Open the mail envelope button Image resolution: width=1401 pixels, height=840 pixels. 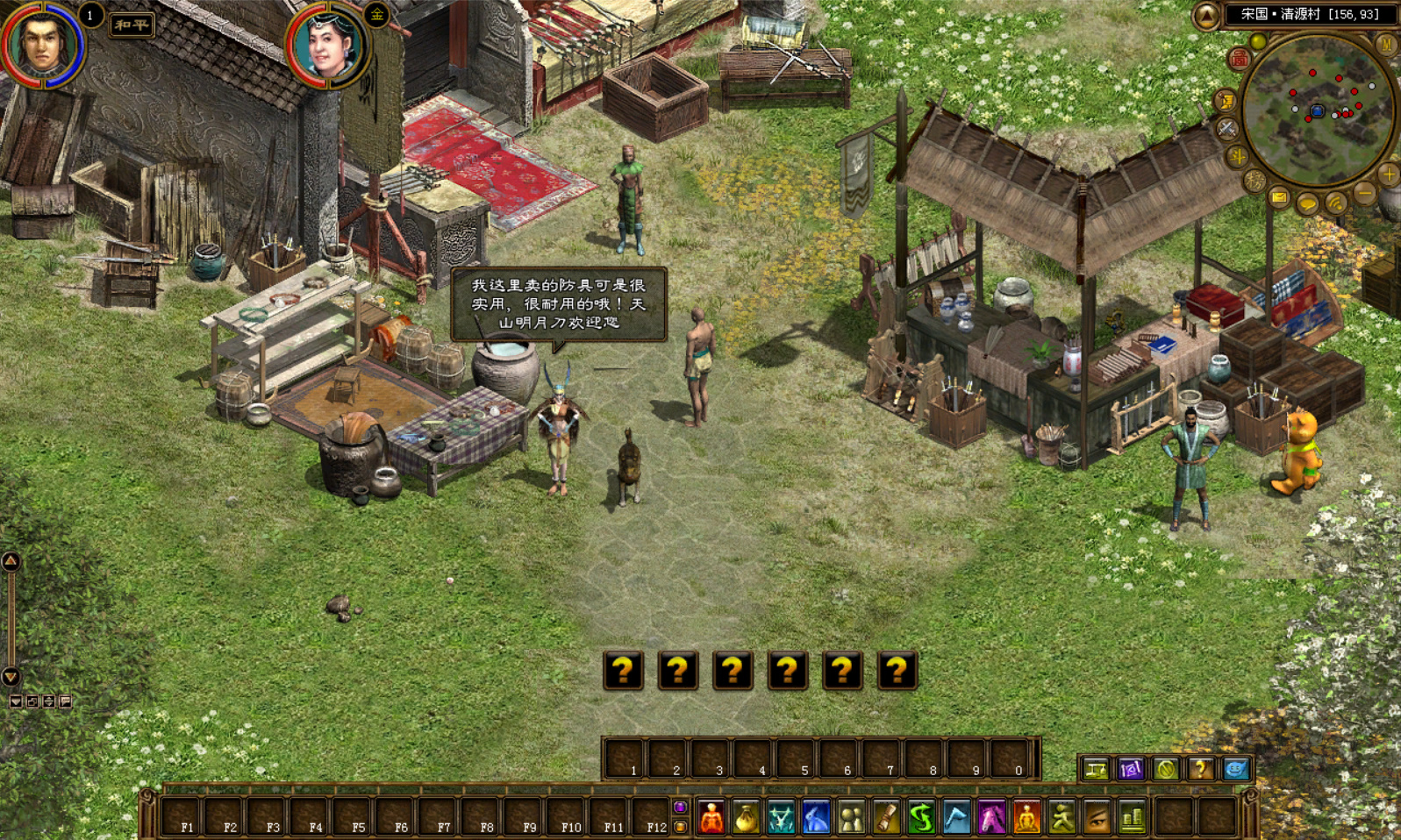point(1279,198)
